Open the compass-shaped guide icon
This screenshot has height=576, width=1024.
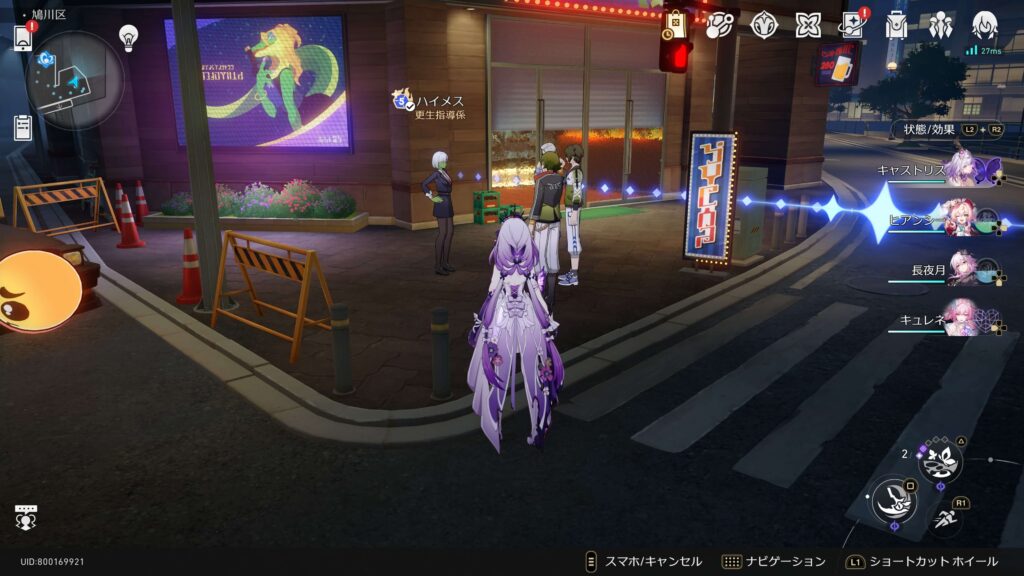[x=765, y=25]
